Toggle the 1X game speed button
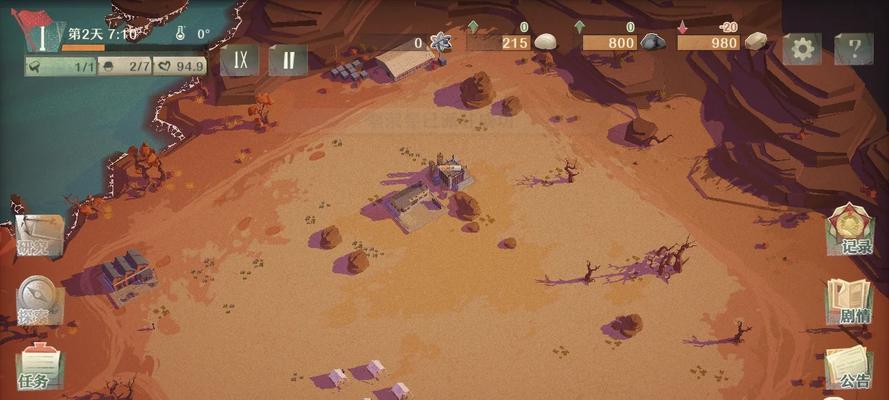 [x=241, y=59]
